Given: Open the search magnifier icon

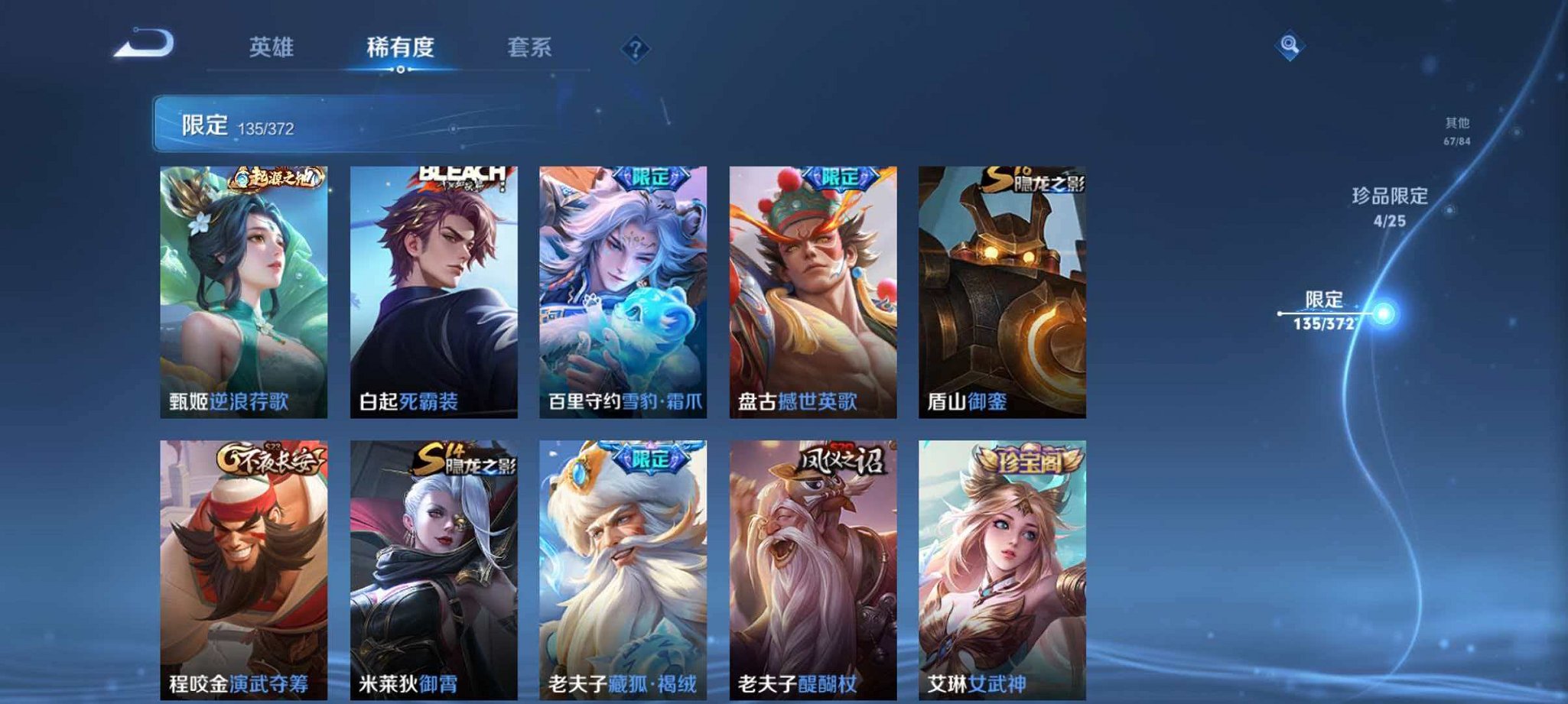Looking at the screenshot, I should pyautogui.click(x=1288, y=47).
